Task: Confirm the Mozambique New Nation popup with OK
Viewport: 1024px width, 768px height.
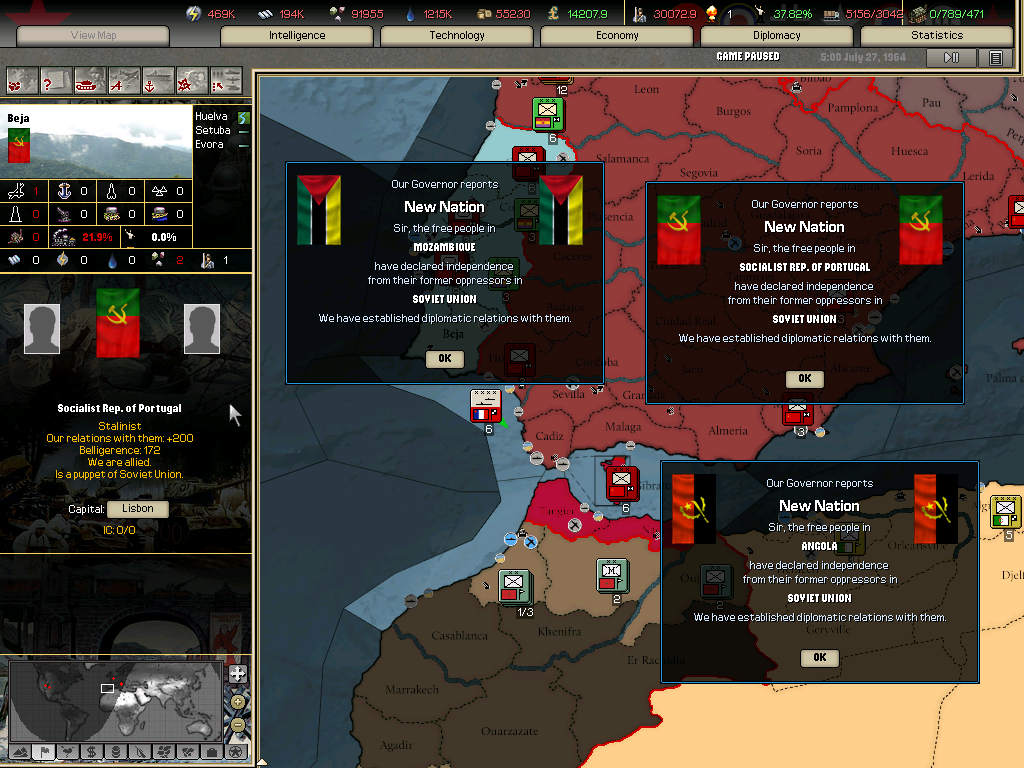Action: pos(445,358)
